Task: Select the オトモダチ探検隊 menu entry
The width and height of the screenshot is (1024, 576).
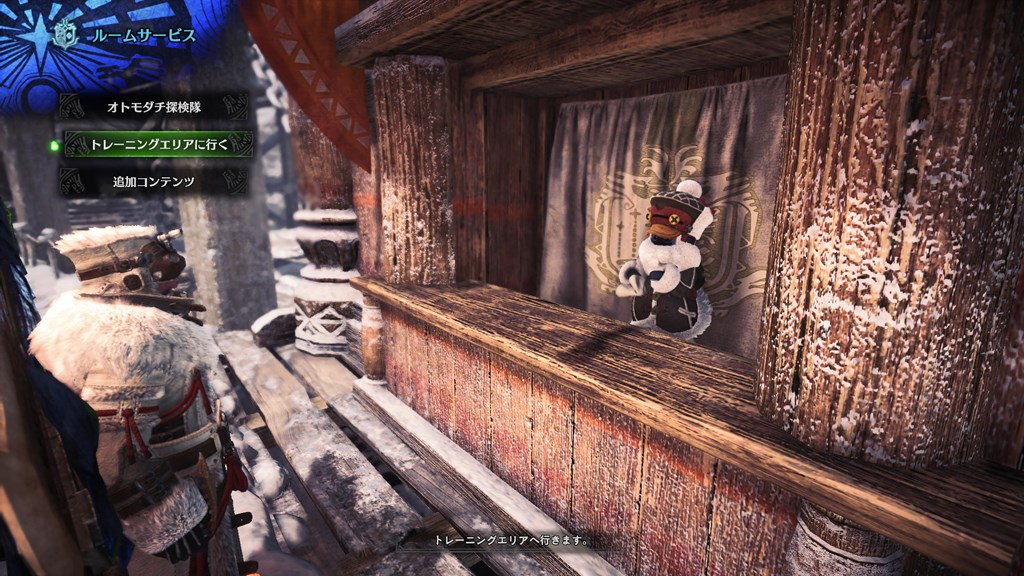Action: click(153, 106)
